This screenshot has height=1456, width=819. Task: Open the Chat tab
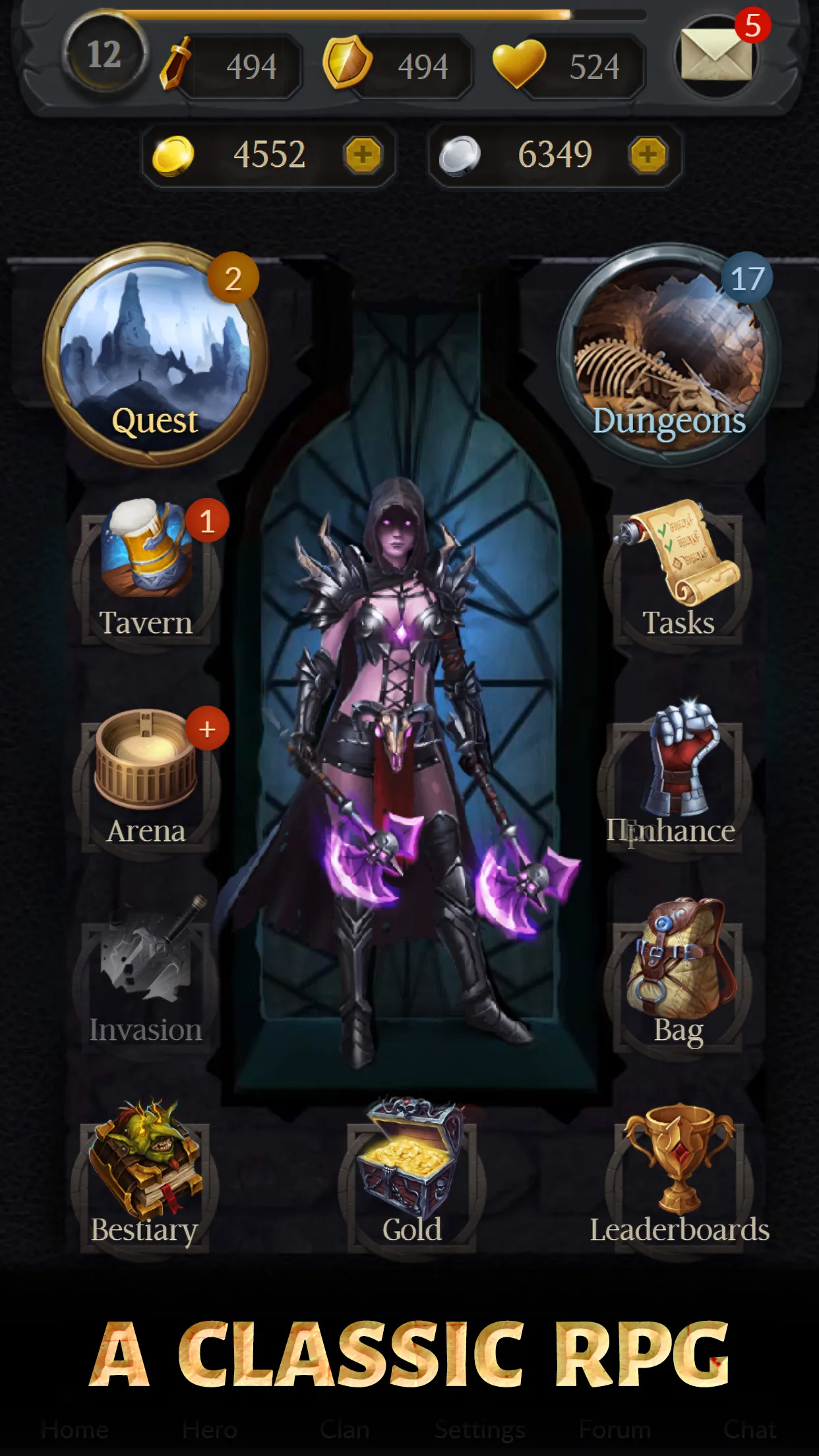(750, 1430)
